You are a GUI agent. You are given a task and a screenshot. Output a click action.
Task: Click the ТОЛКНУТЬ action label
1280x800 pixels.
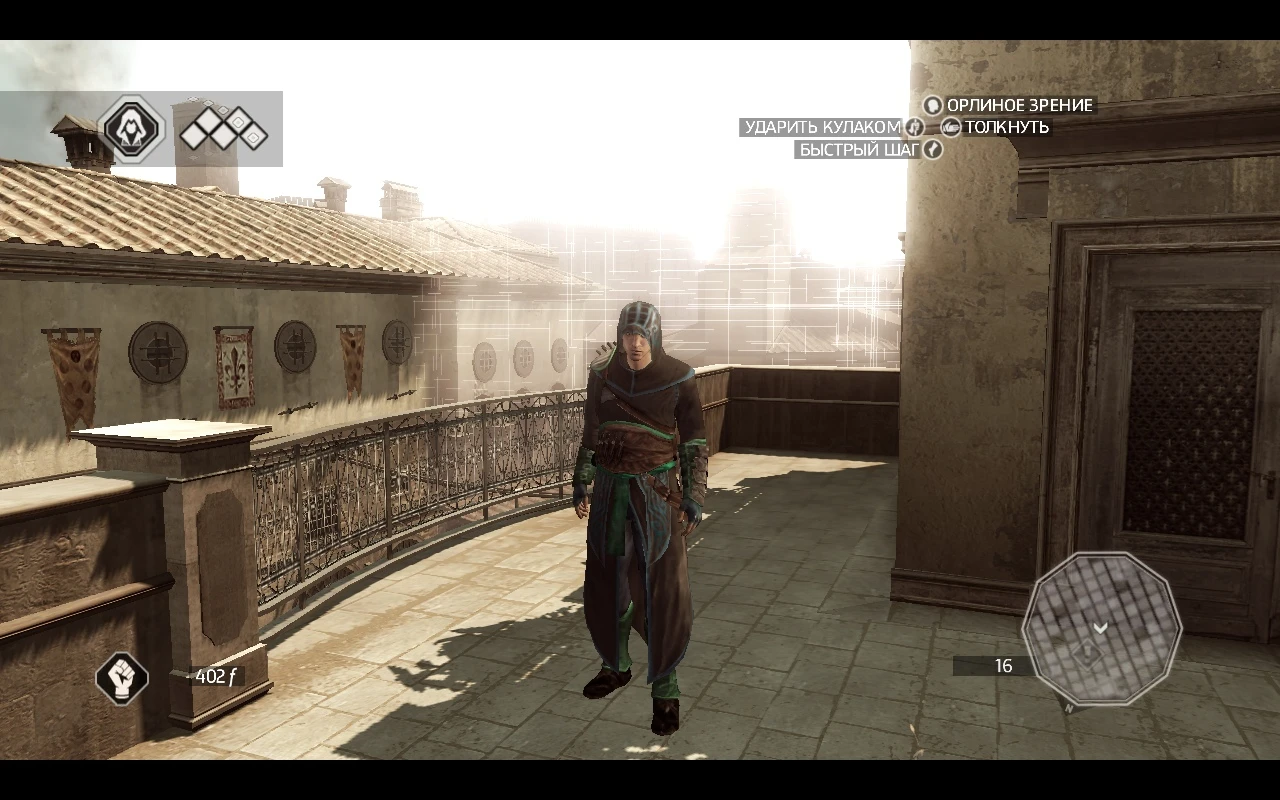(x=1006, y=127)
